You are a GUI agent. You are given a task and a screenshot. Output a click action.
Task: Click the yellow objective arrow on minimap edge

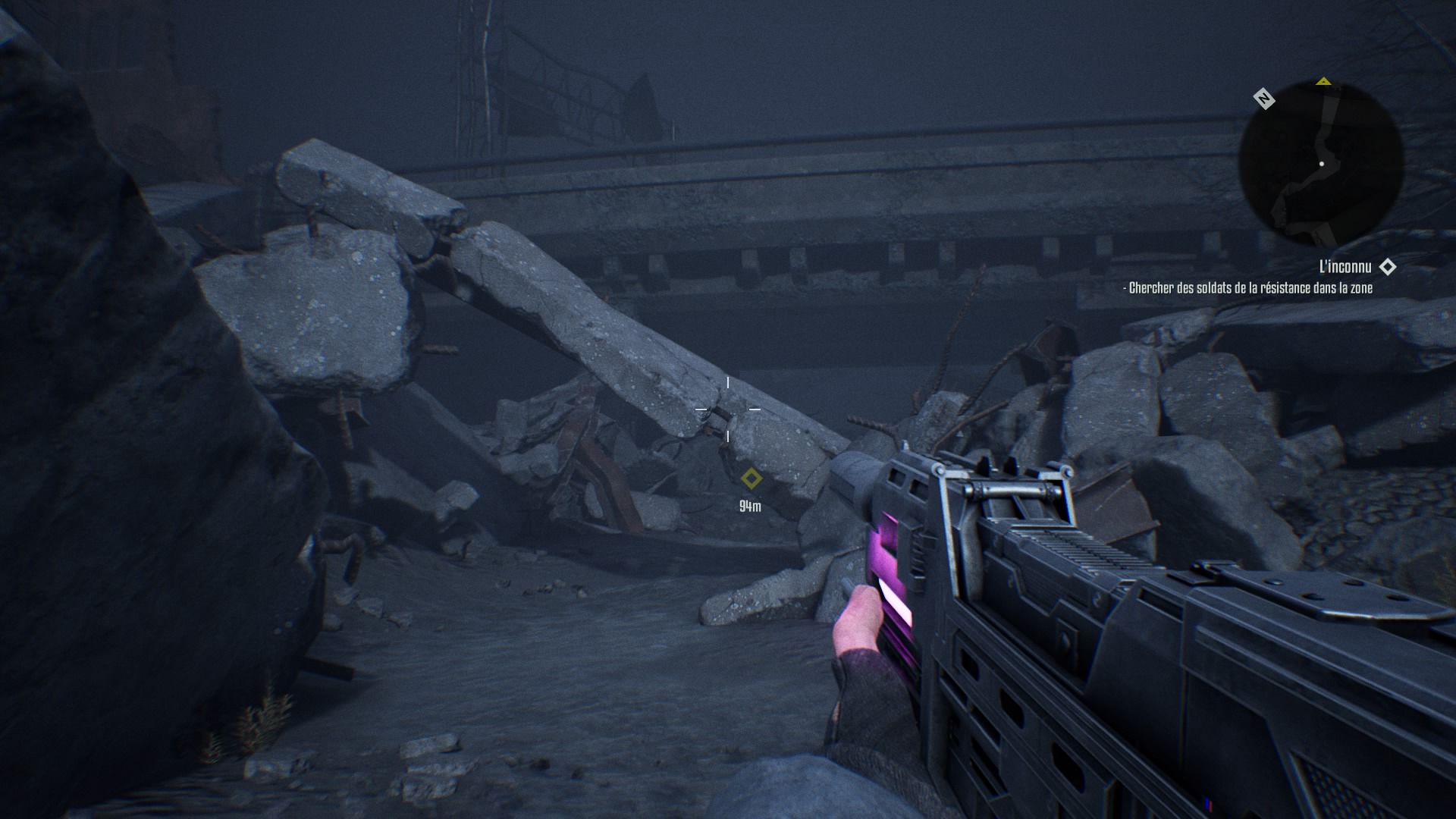pyautogui.click(x=1323, y=81)
